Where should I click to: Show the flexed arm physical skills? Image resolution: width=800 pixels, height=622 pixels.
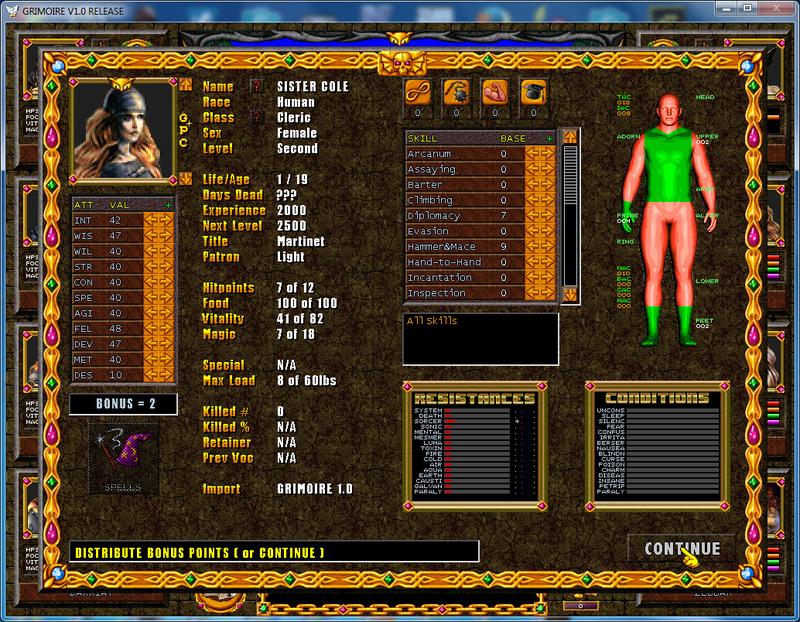point(496,92)
